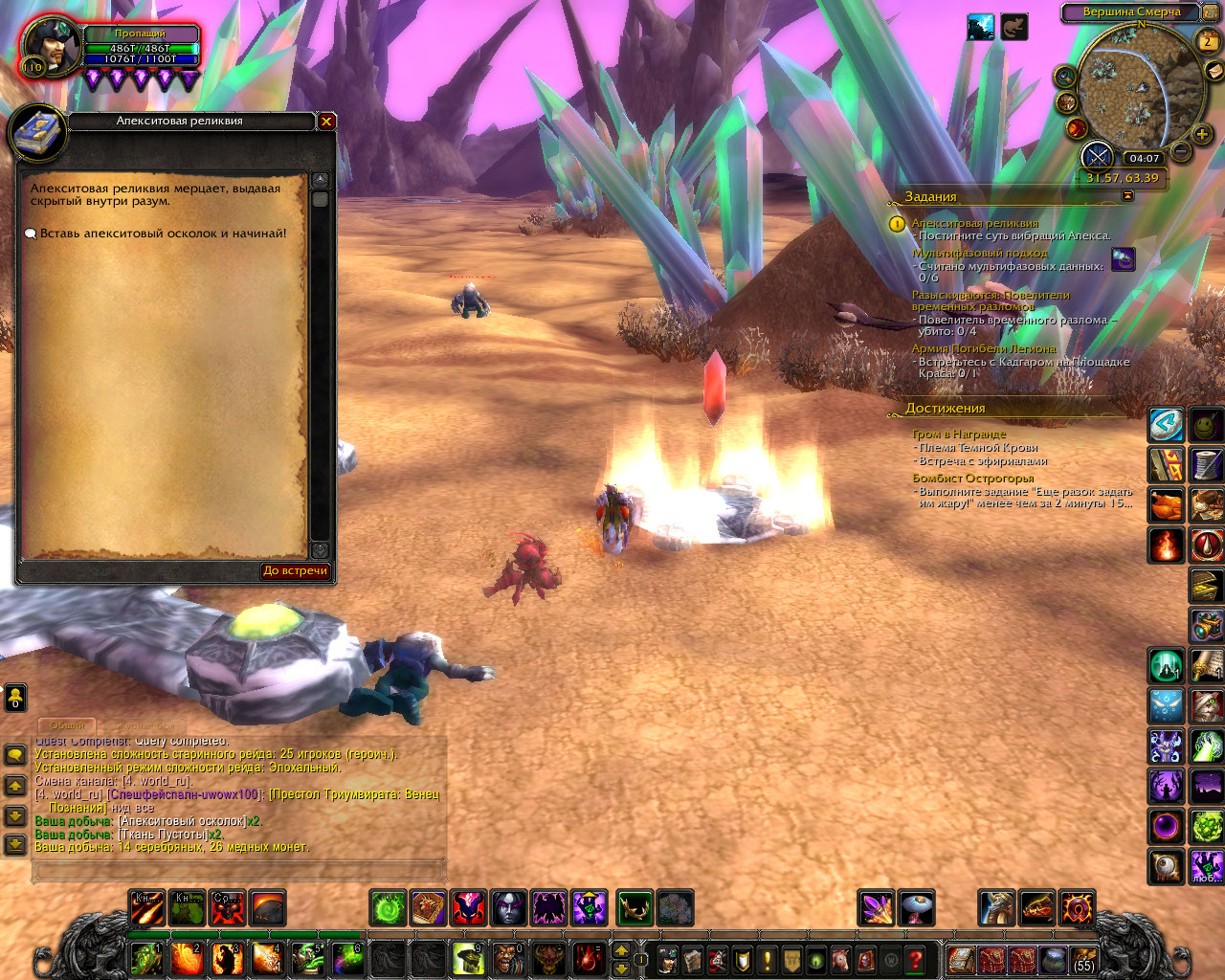Open the backpack slot showing 55

click(x=1083, y=959)
